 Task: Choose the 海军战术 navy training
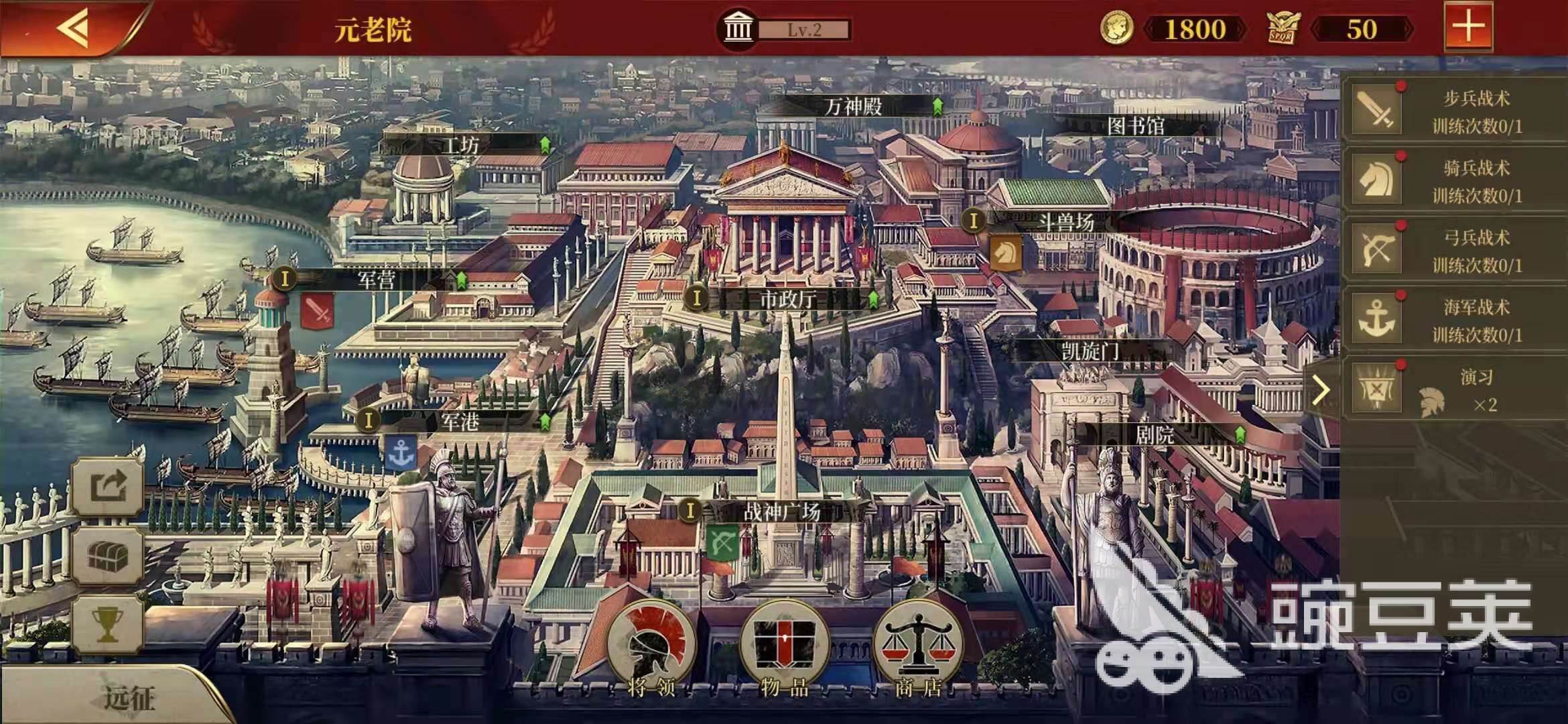click(x=1454, y=320)
